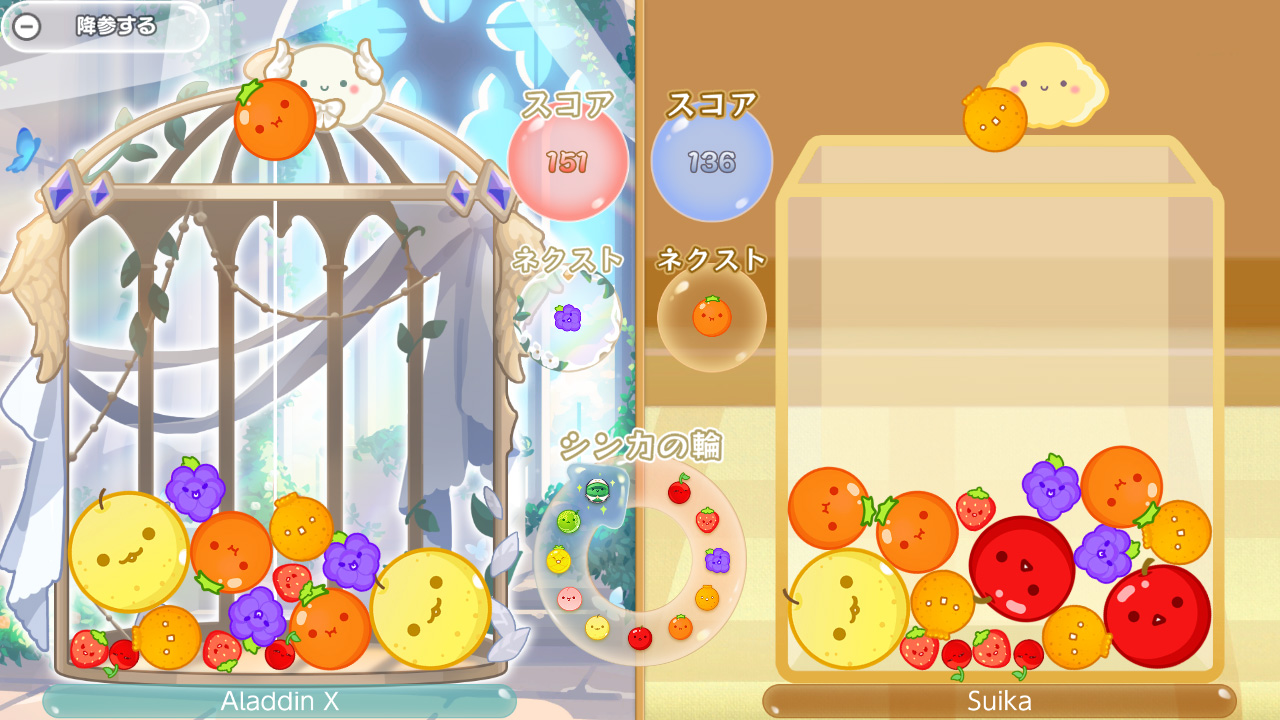The height and width of the screenshot is (720, 1280).
Task: Click the melon icon in シンカの輪
Action: point(568,520)
